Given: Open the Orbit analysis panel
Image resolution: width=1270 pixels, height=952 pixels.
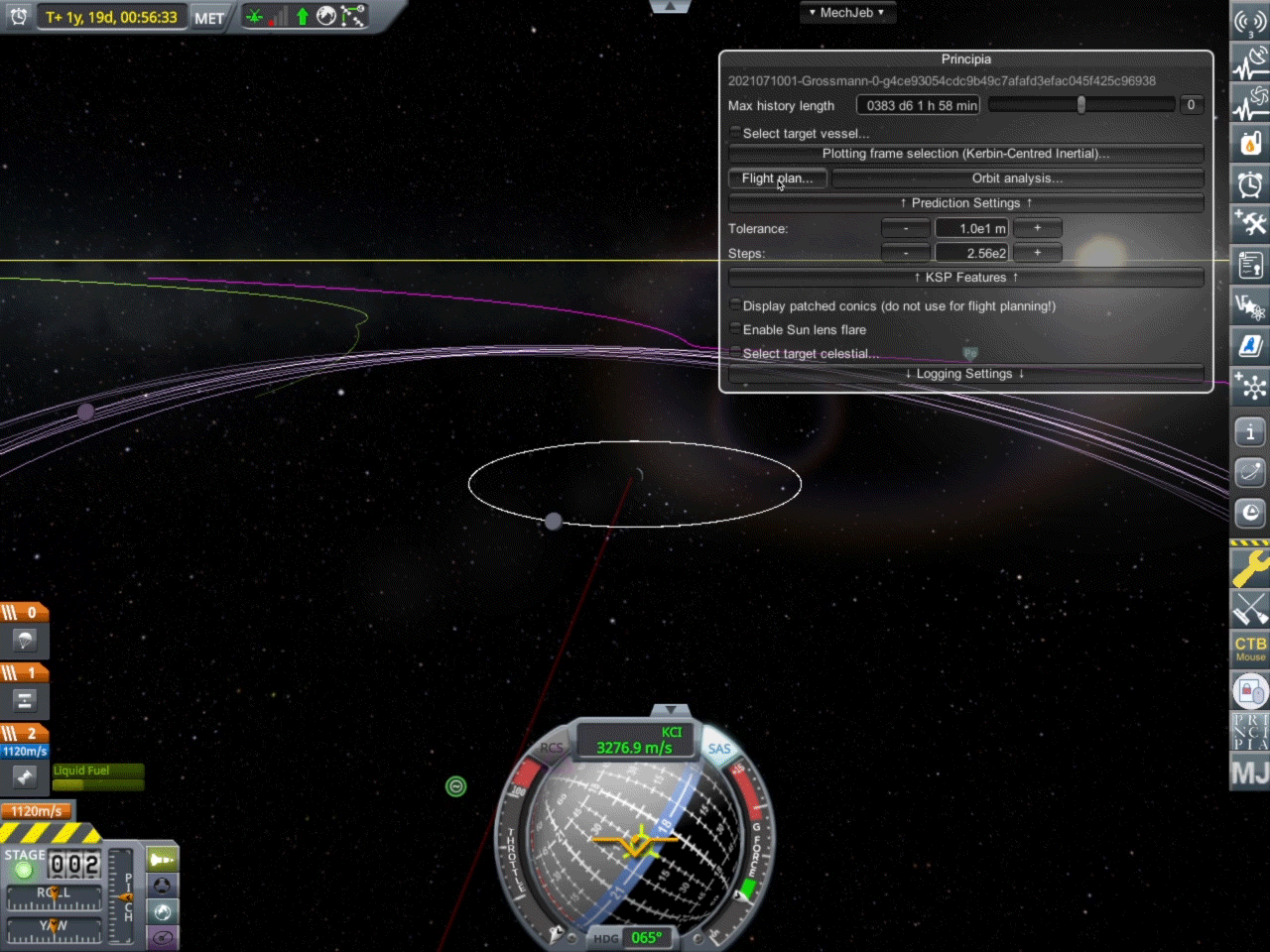Looking at the screenshot, I should pyautogui.click(x=1017, y=178).
